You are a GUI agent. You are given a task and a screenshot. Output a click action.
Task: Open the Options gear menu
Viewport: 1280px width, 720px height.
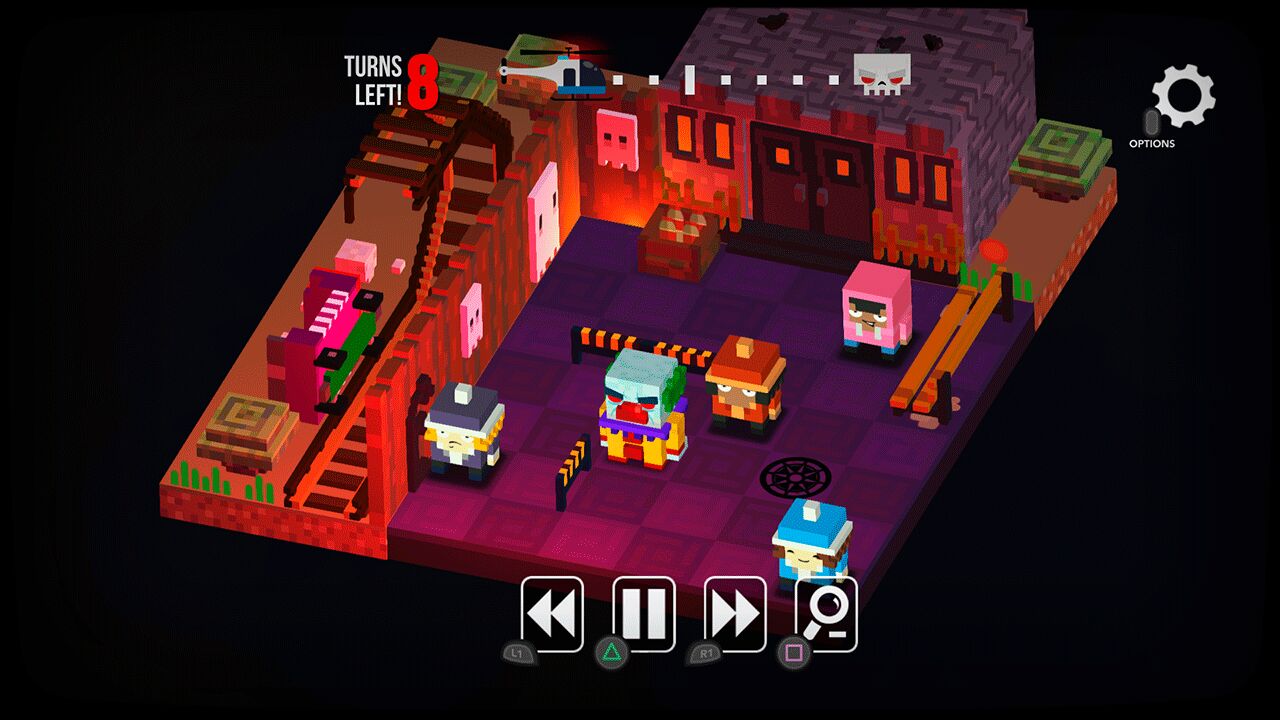pos(1182,98)
